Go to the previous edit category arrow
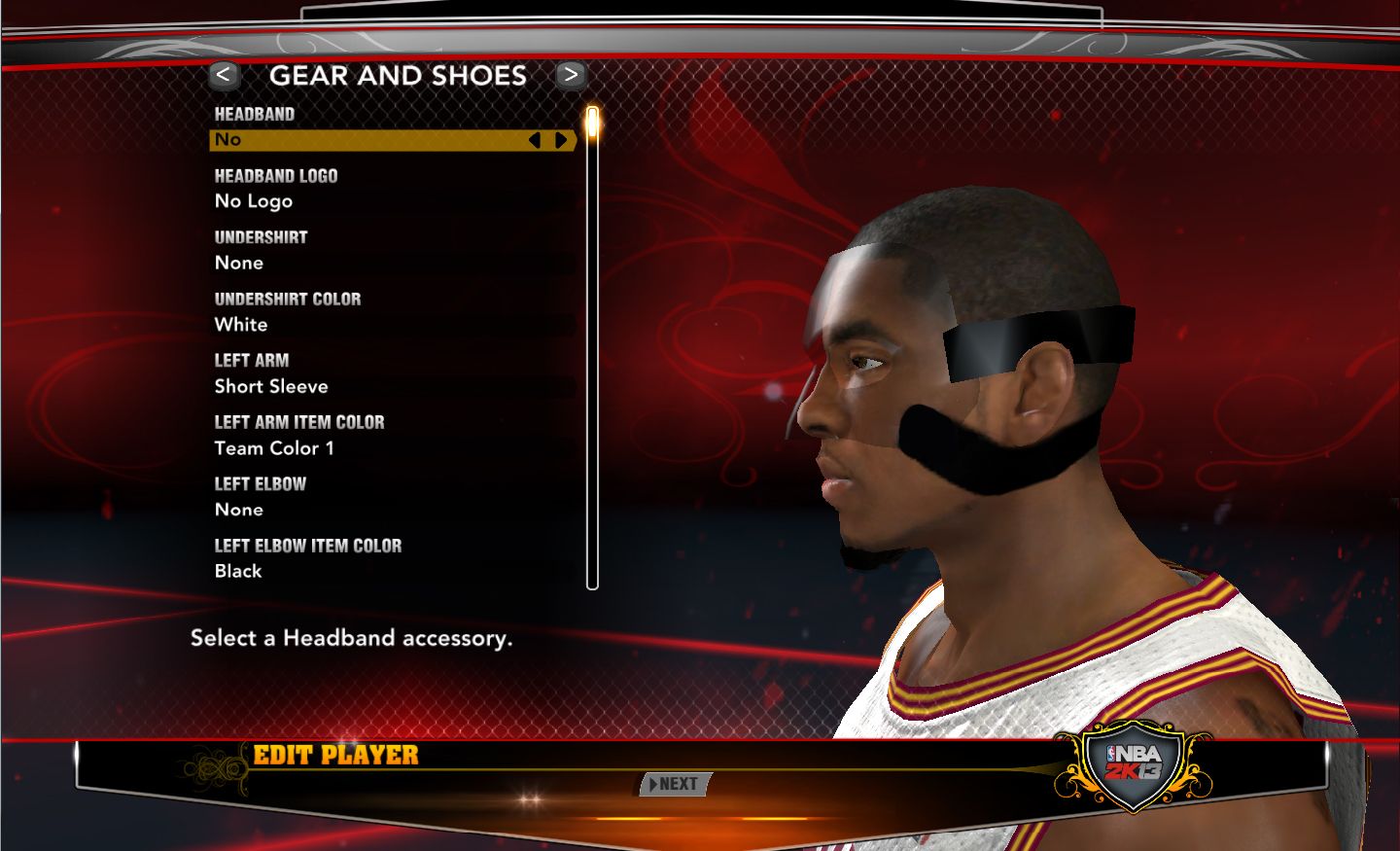Screen dimensions: 1400x851 pyautogui.click(x=224, y=75)
